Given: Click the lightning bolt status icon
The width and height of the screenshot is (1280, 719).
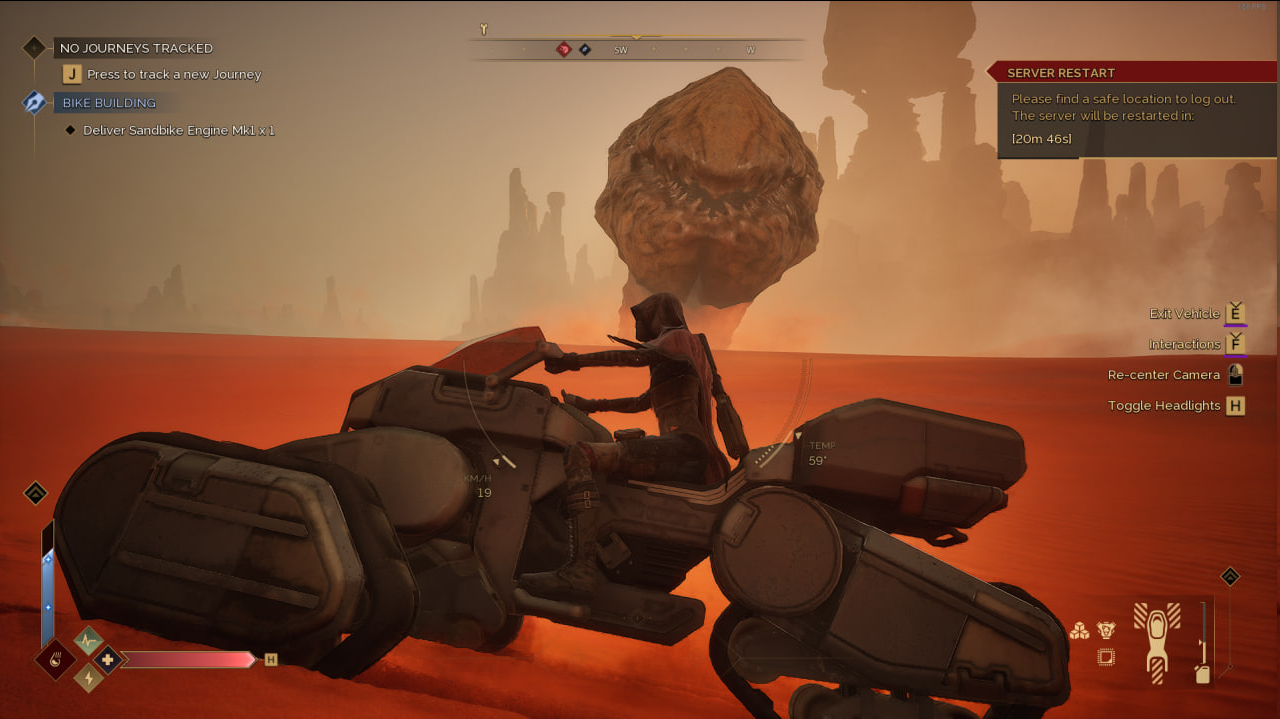Looking at the screenshot, I should 88,678.
